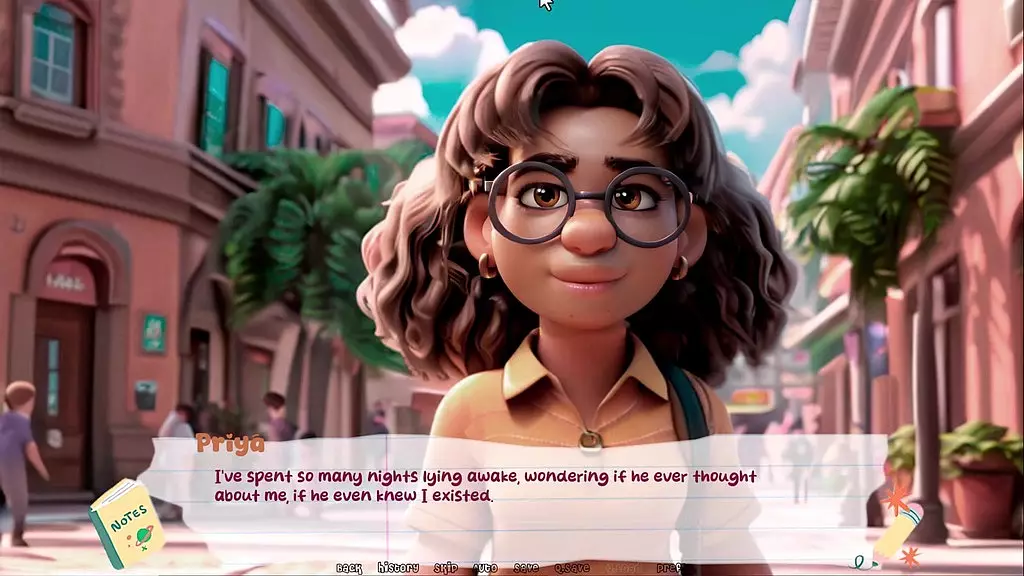This screenshot has height=576, width=1024.
Task: Open the dialogue History
Action: [x=398, y=568]
